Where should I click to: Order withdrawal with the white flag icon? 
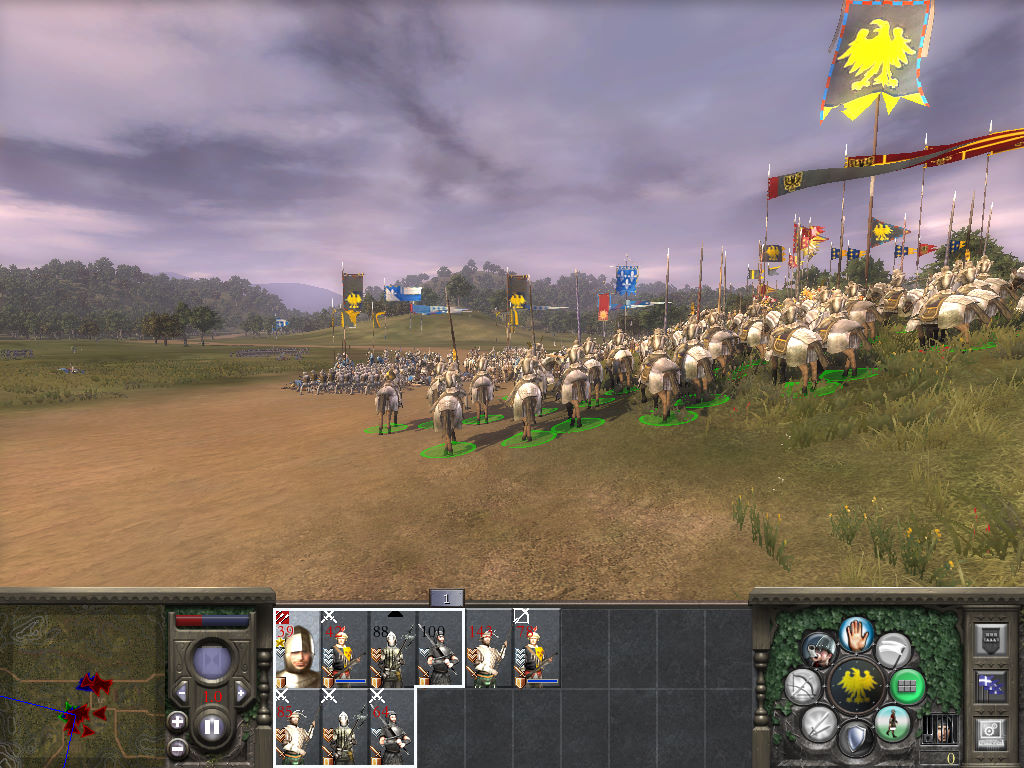point(892,650)
